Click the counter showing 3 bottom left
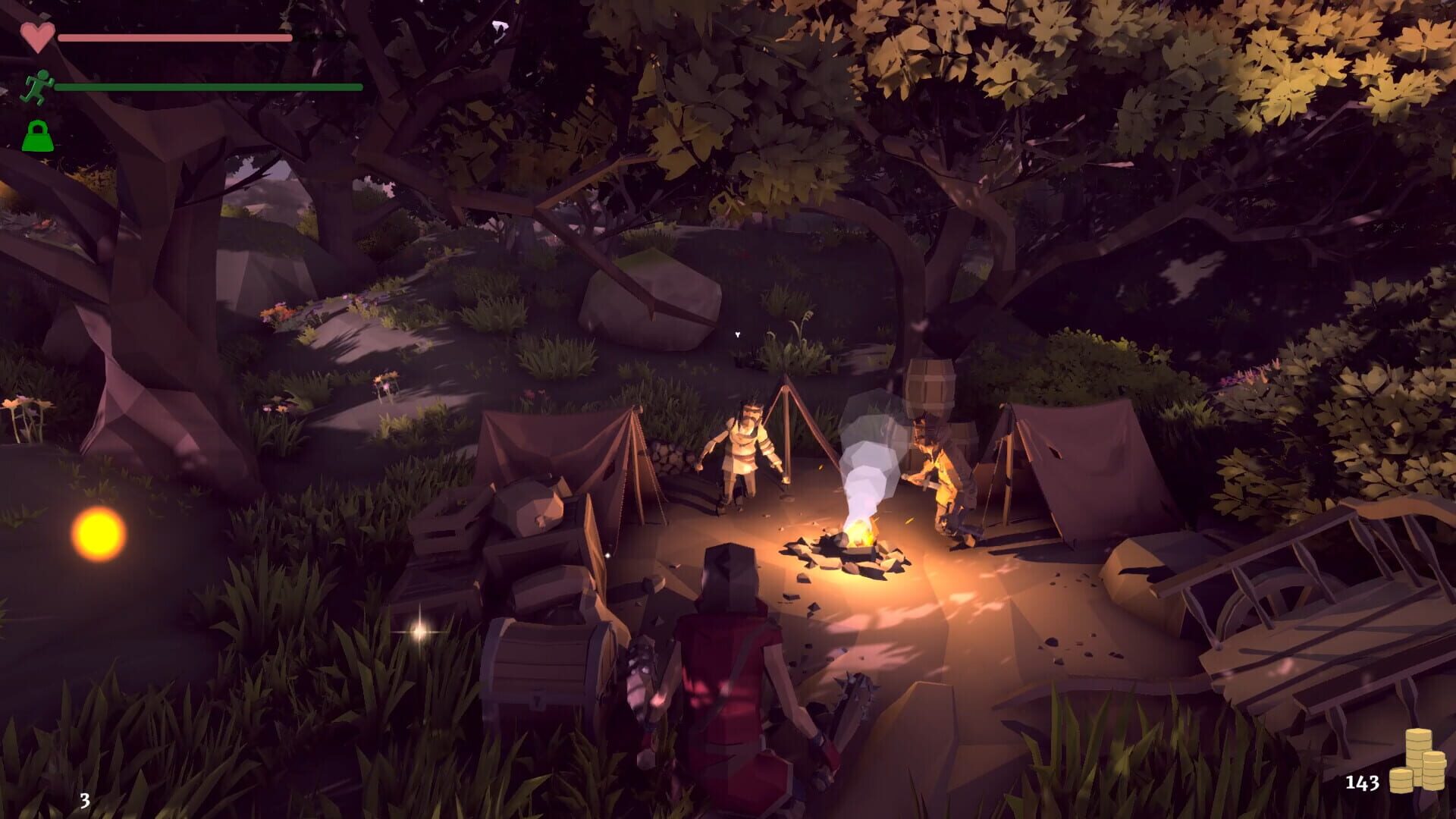Image resolution: width=1456 pixels, height=819 pixels. 84,800
